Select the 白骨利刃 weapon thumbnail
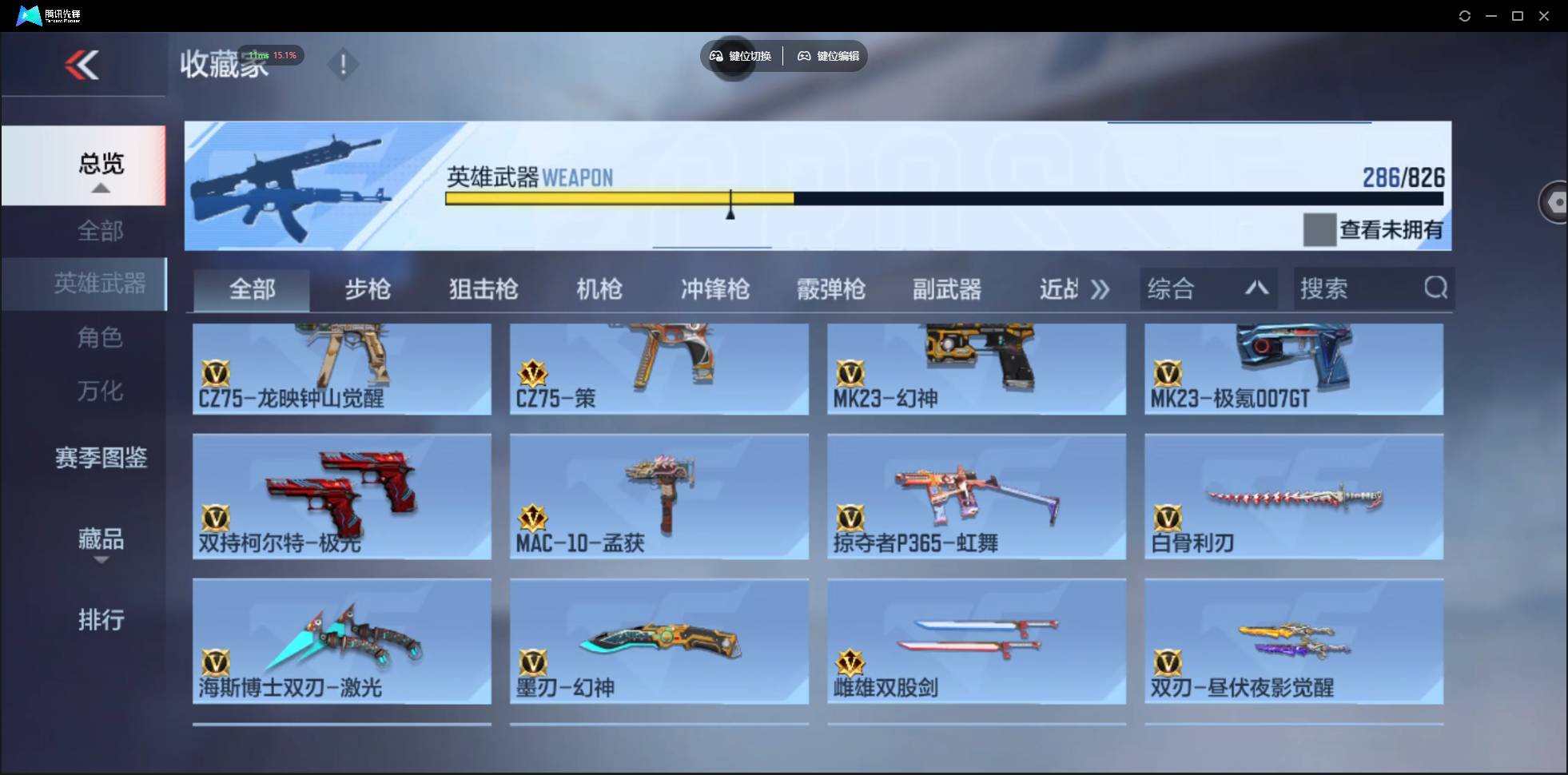Viewport: 1568px width, 775px height. click(x=1295, y=495)
